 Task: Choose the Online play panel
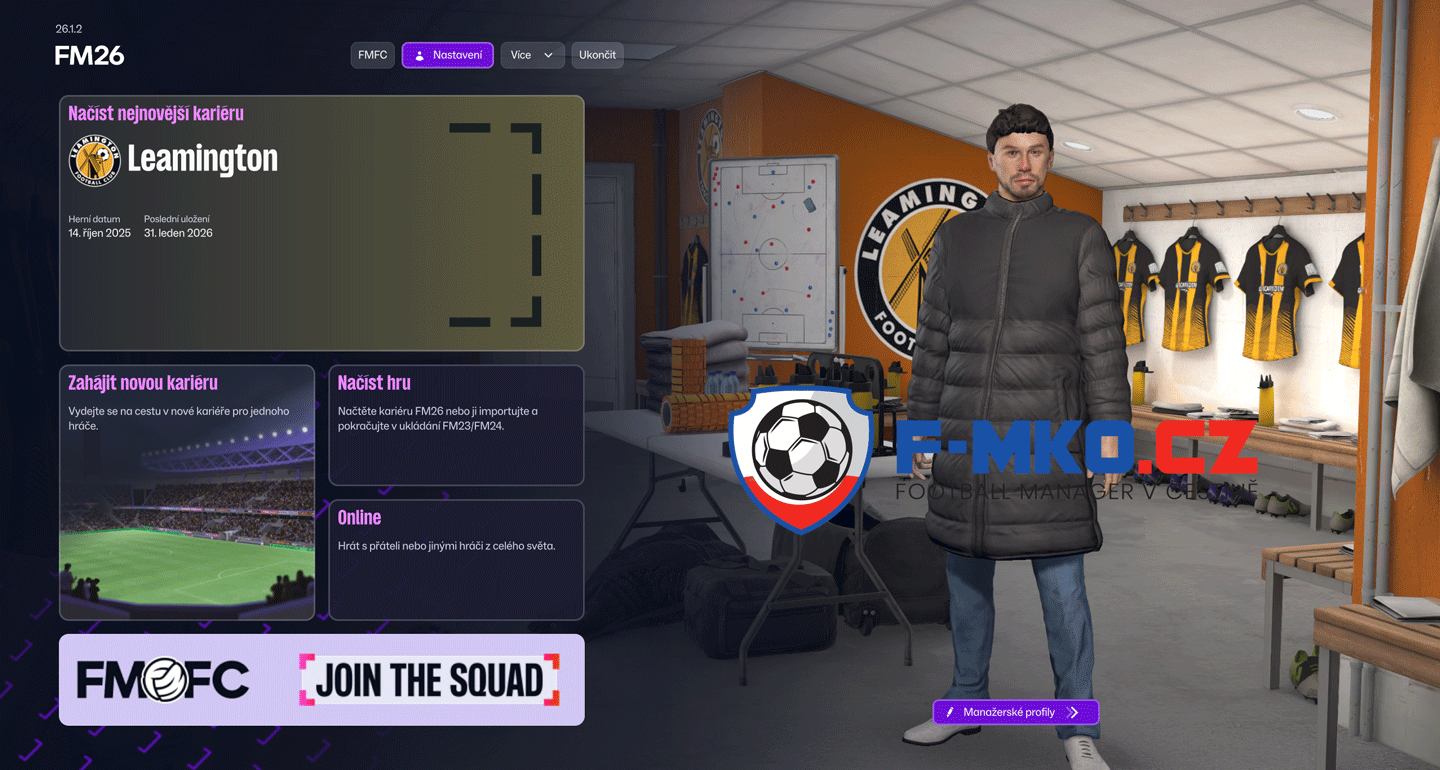coord(456,560)
